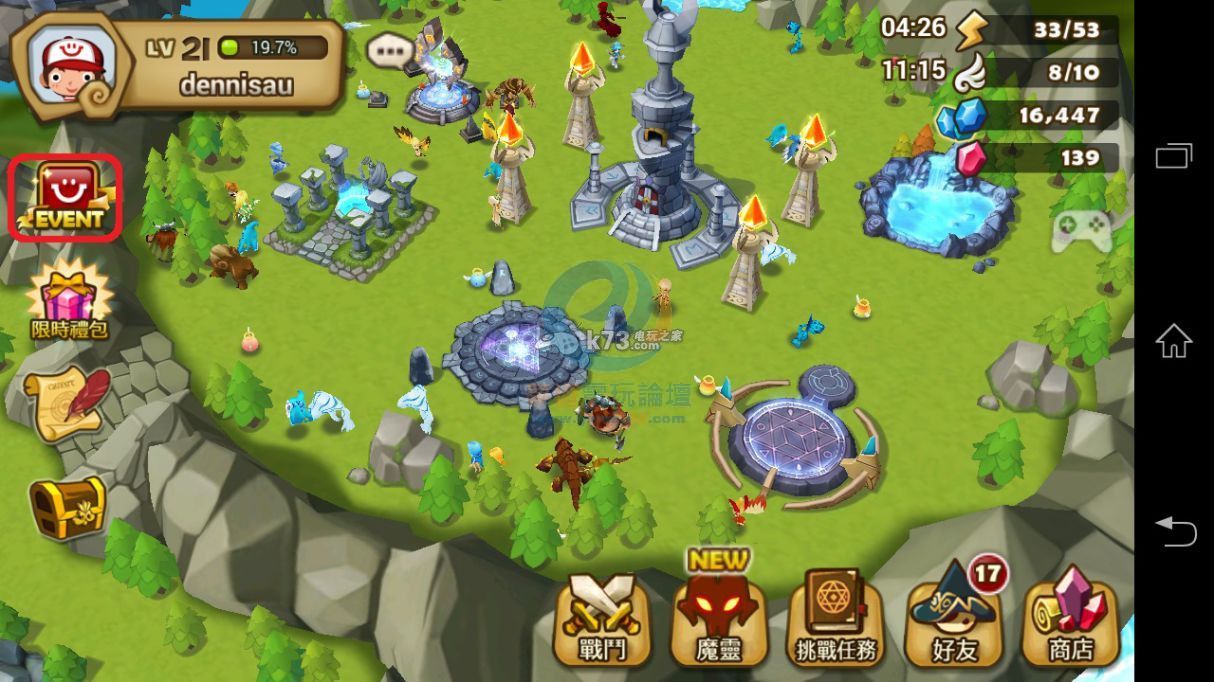Image resolution: width=1214 pixels, height=682 pixels.
Task: Open the chat speech bubble
Action: tap(389, 50)
